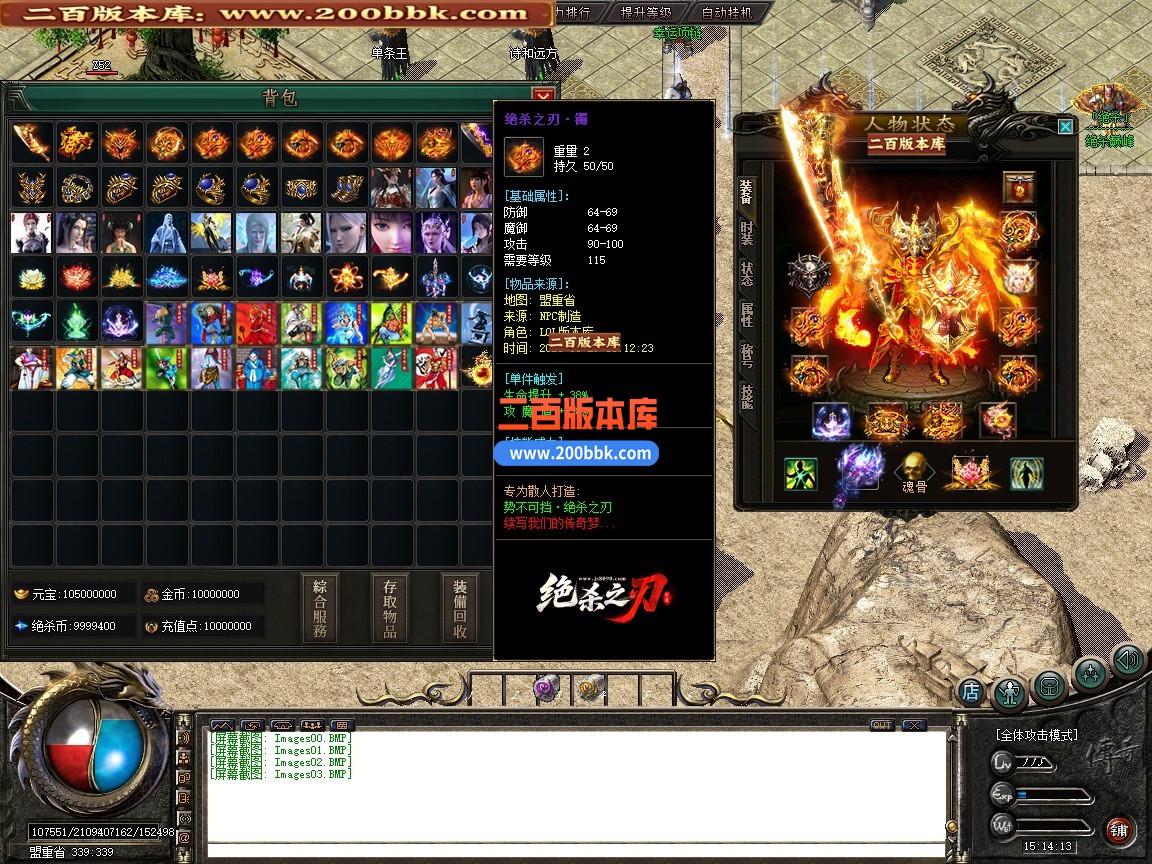This screenshot has height=864, width=1152.
Task: Click the 魂骨 golden skull slot
Action: 912,468
